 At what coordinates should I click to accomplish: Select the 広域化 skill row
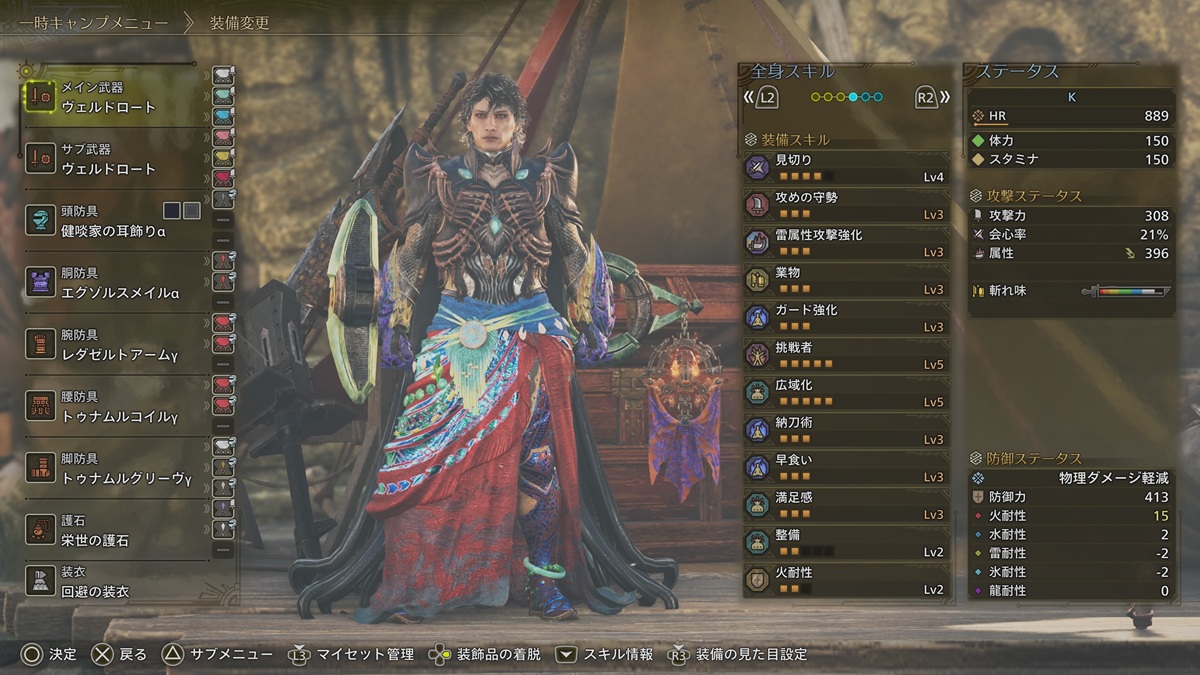click(x=846, y=393)
